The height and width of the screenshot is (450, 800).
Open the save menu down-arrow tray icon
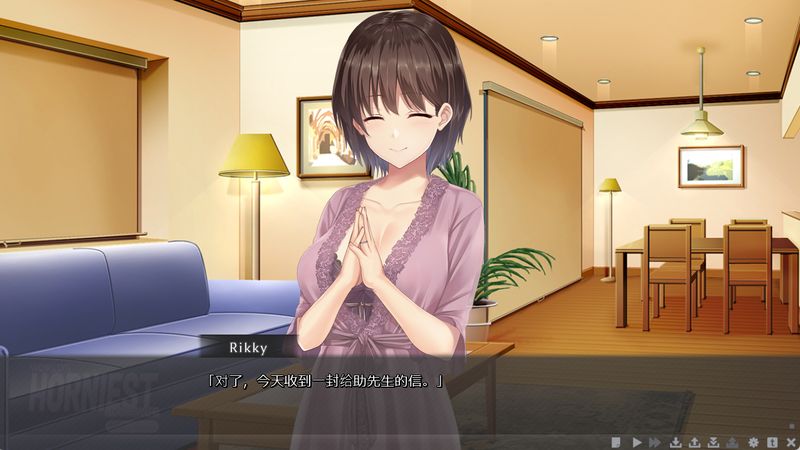(x=675, y=441)
